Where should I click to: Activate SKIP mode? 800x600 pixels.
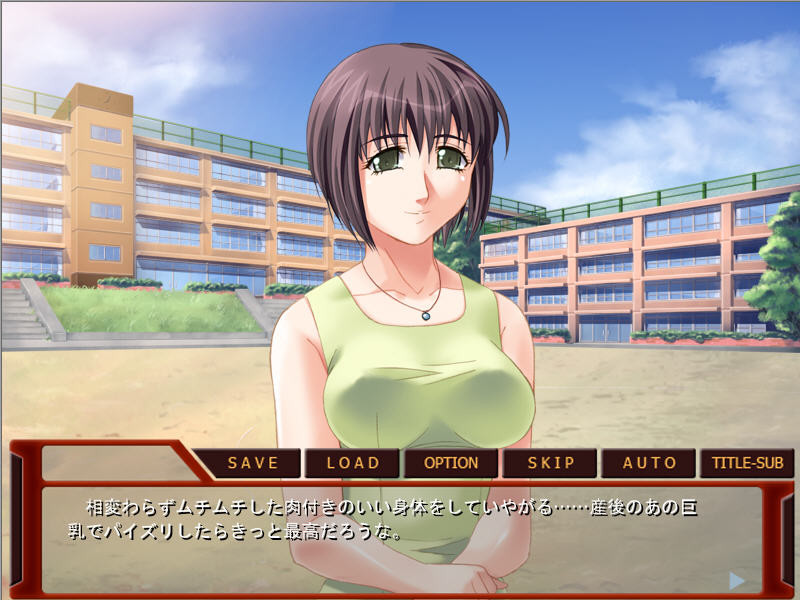(550, 464)
